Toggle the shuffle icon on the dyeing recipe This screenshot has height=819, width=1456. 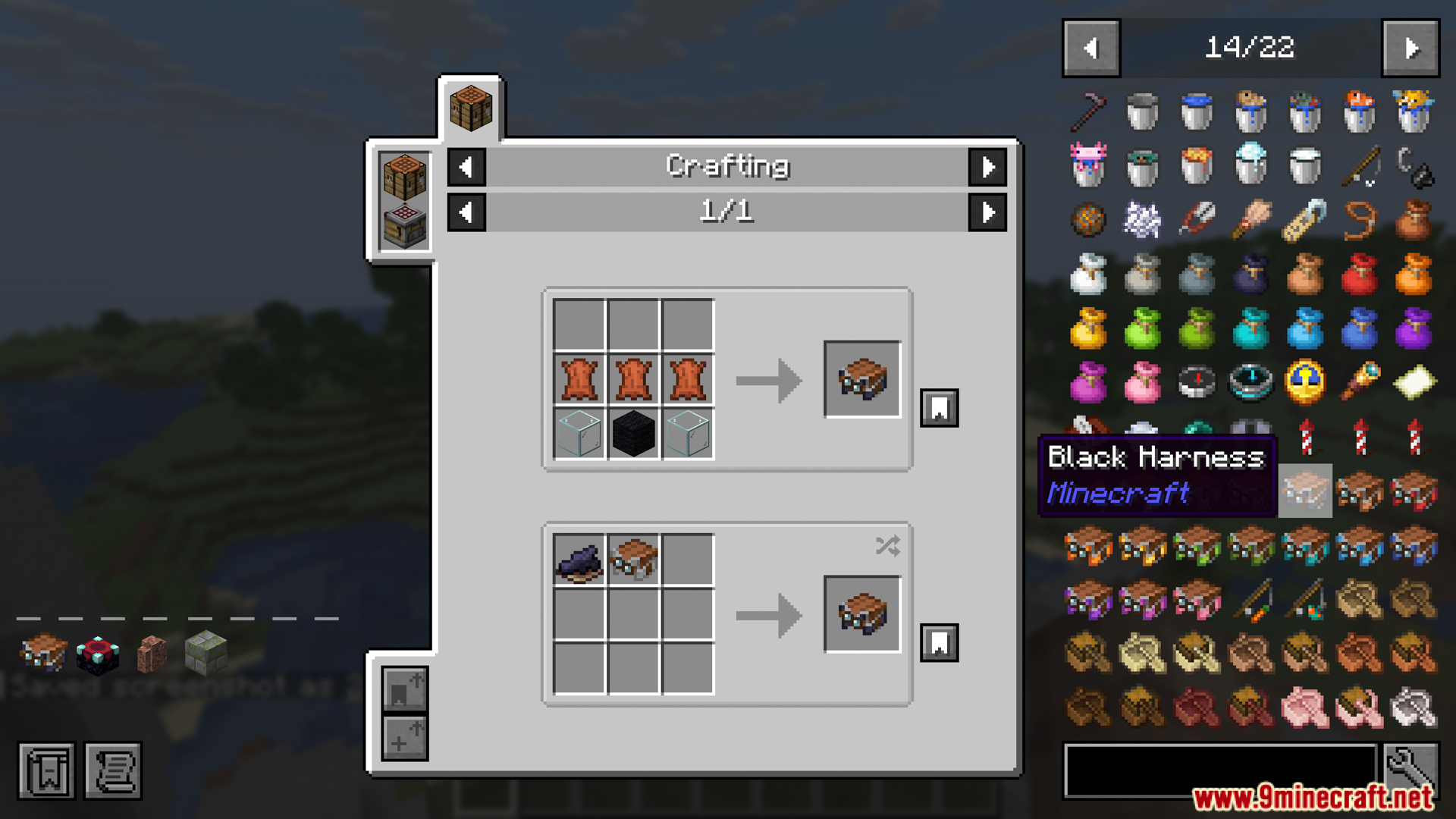tap(887, 546)
